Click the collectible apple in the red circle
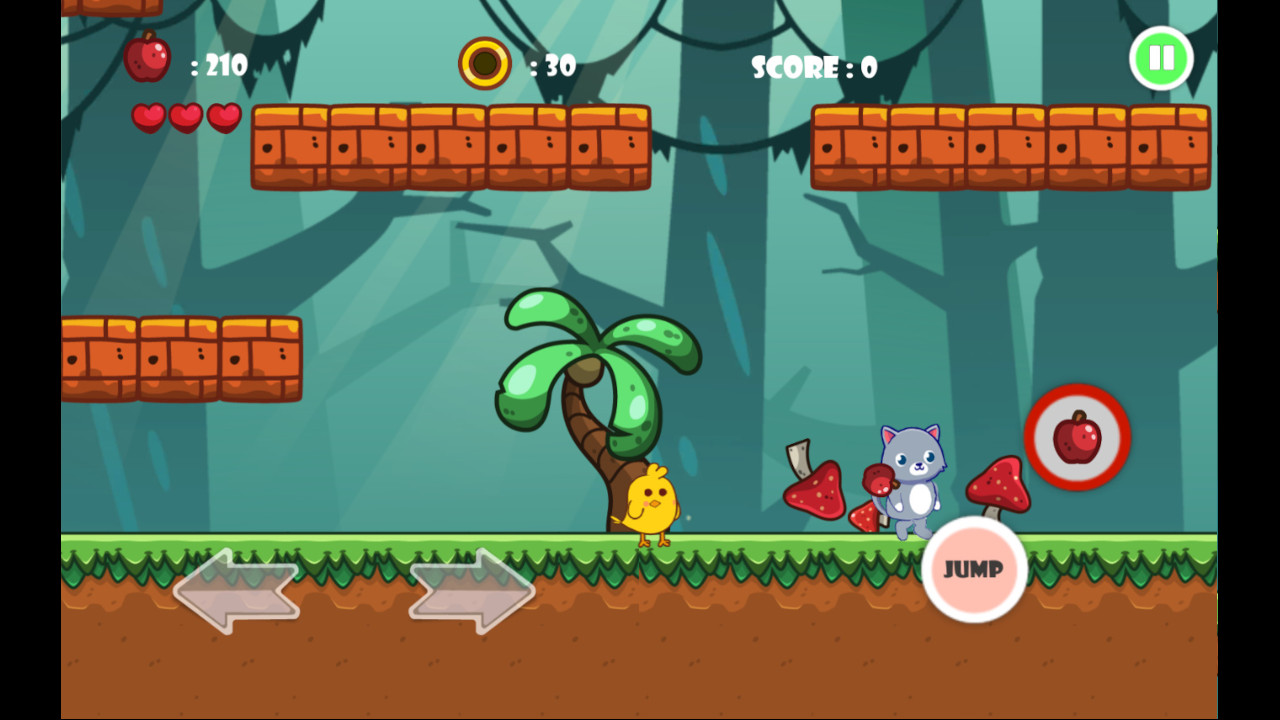This screenshot has width=1280, height=720. pyautogui.click(x=1077, y=437)
